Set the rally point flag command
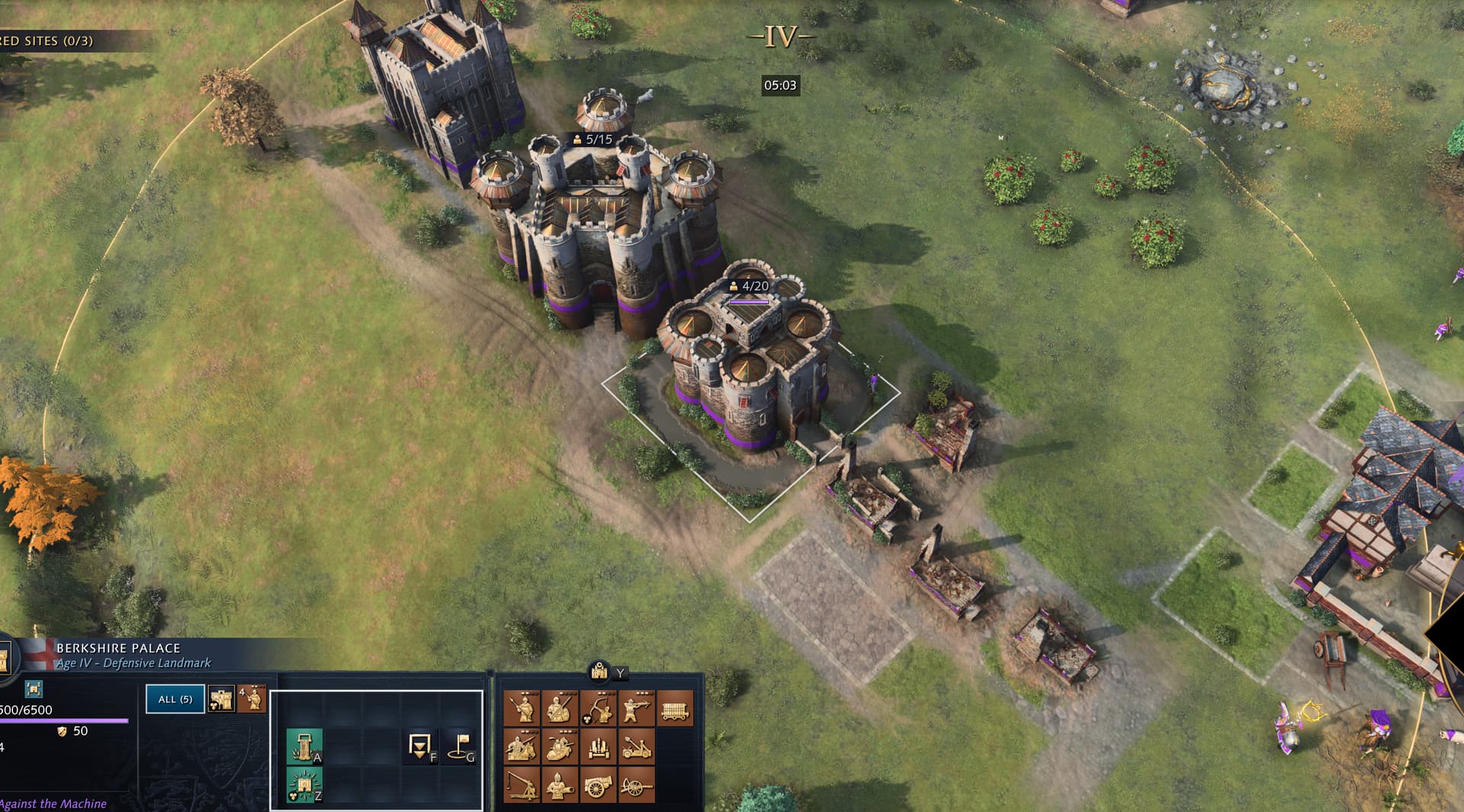 point(460,746)
